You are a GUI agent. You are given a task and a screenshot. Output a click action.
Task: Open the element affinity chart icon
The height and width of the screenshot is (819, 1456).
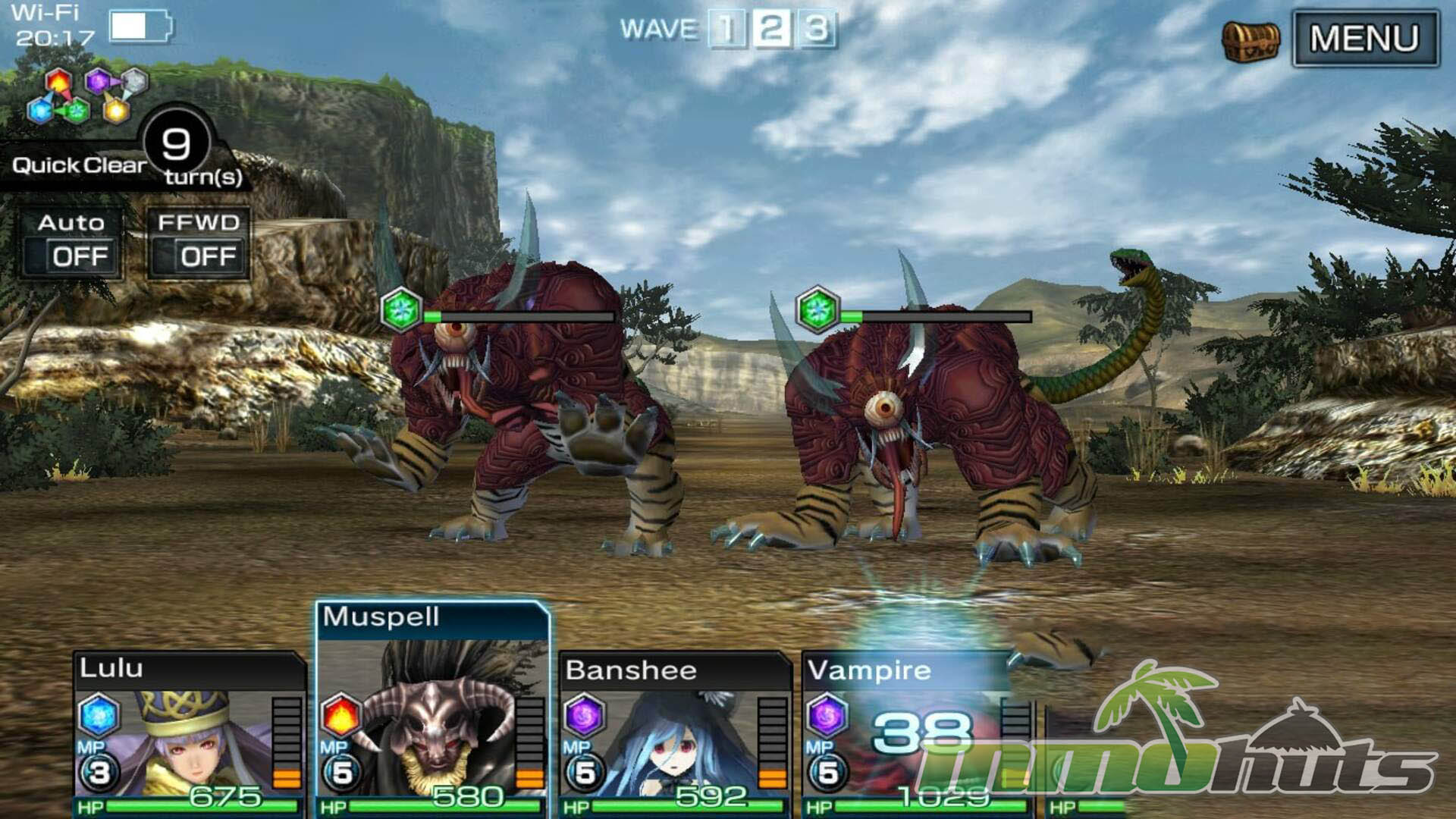87,95
